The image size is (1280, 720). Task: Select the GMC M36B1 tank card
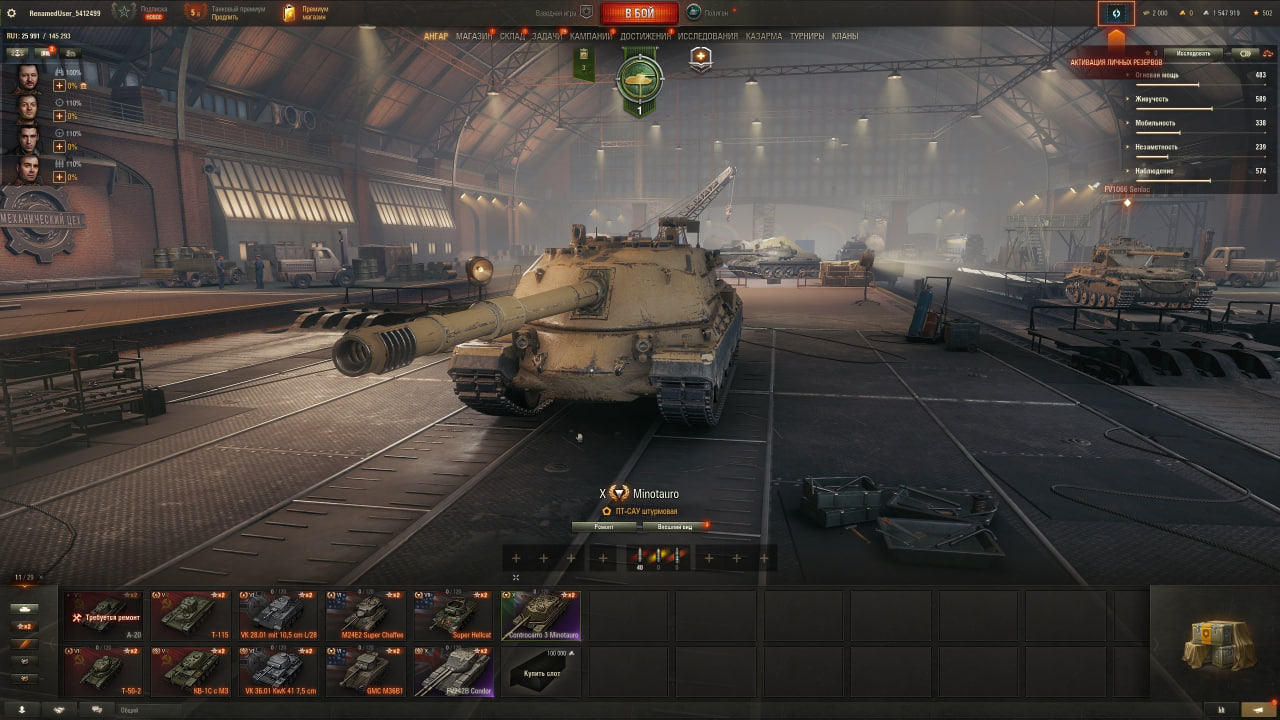366,671
